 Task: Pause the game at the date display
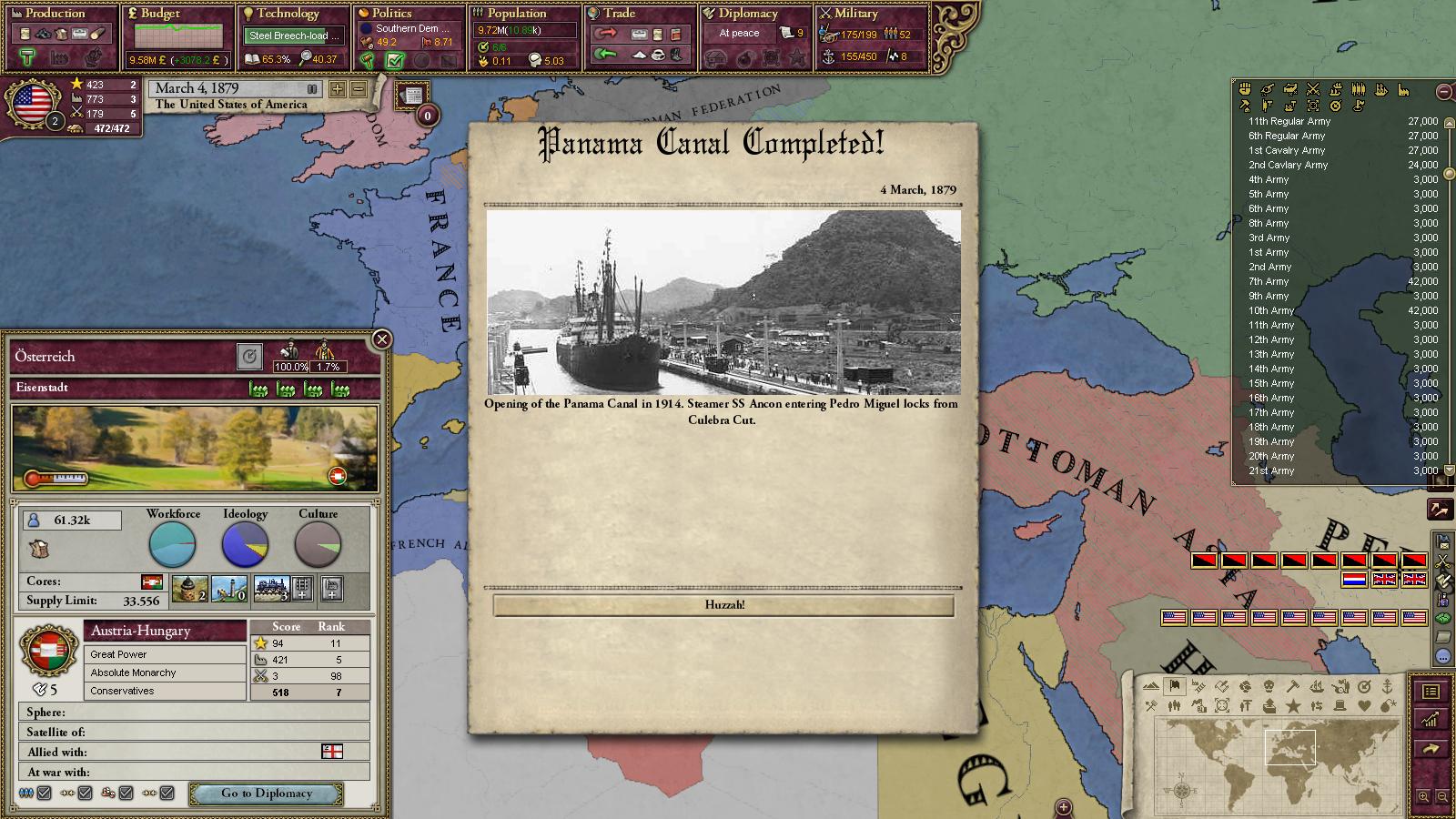312,88
